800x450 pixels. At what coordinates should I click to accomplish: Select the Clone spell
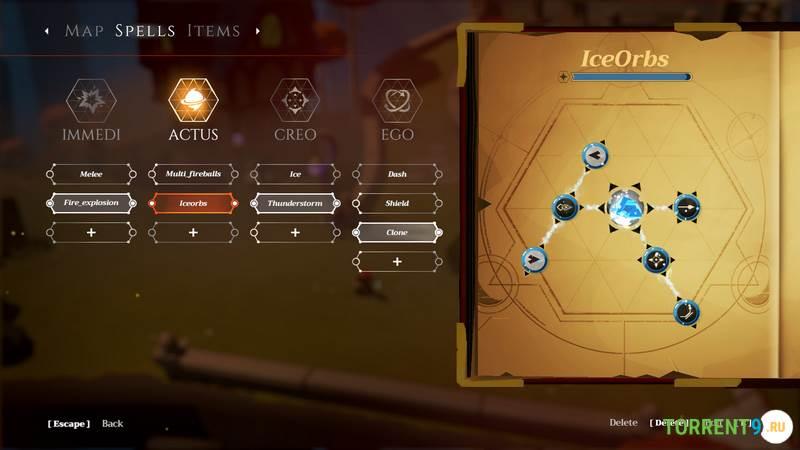point(397,232)
